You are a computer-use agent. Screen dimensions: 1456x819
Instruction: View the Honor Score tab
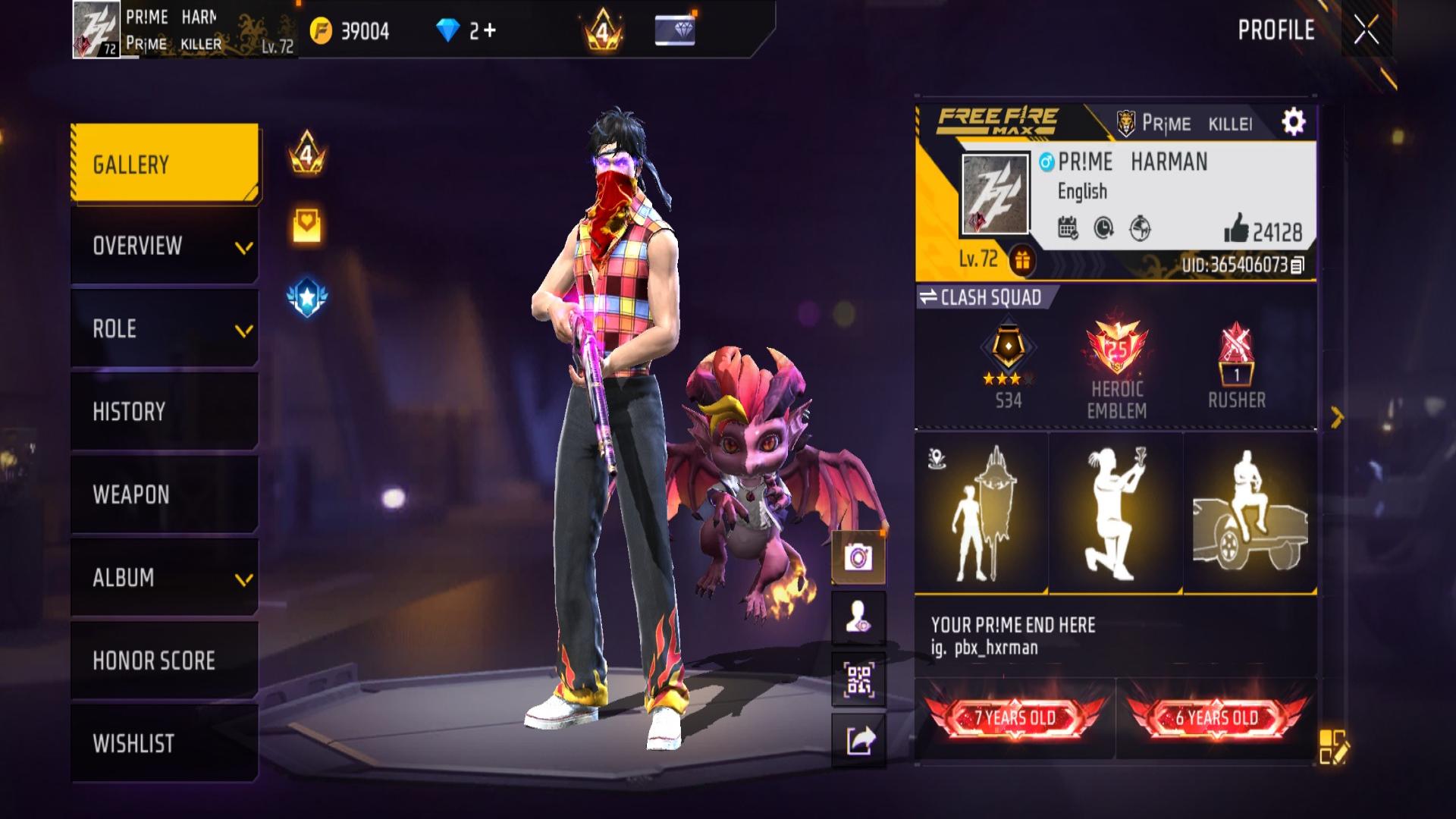(165, 661)
